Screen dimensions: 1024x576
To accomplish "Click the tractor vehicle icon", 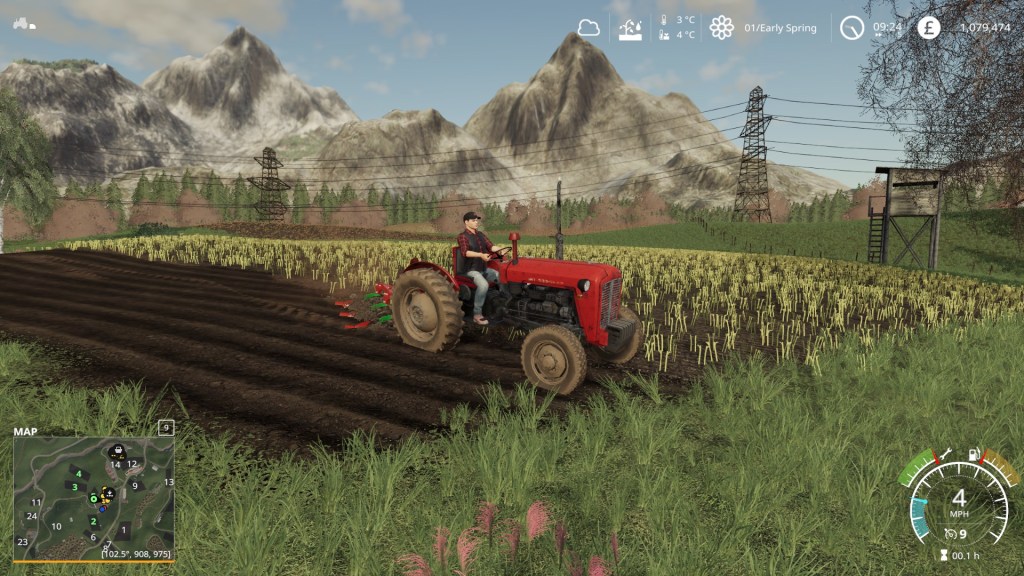I will [x=23, y=23].
